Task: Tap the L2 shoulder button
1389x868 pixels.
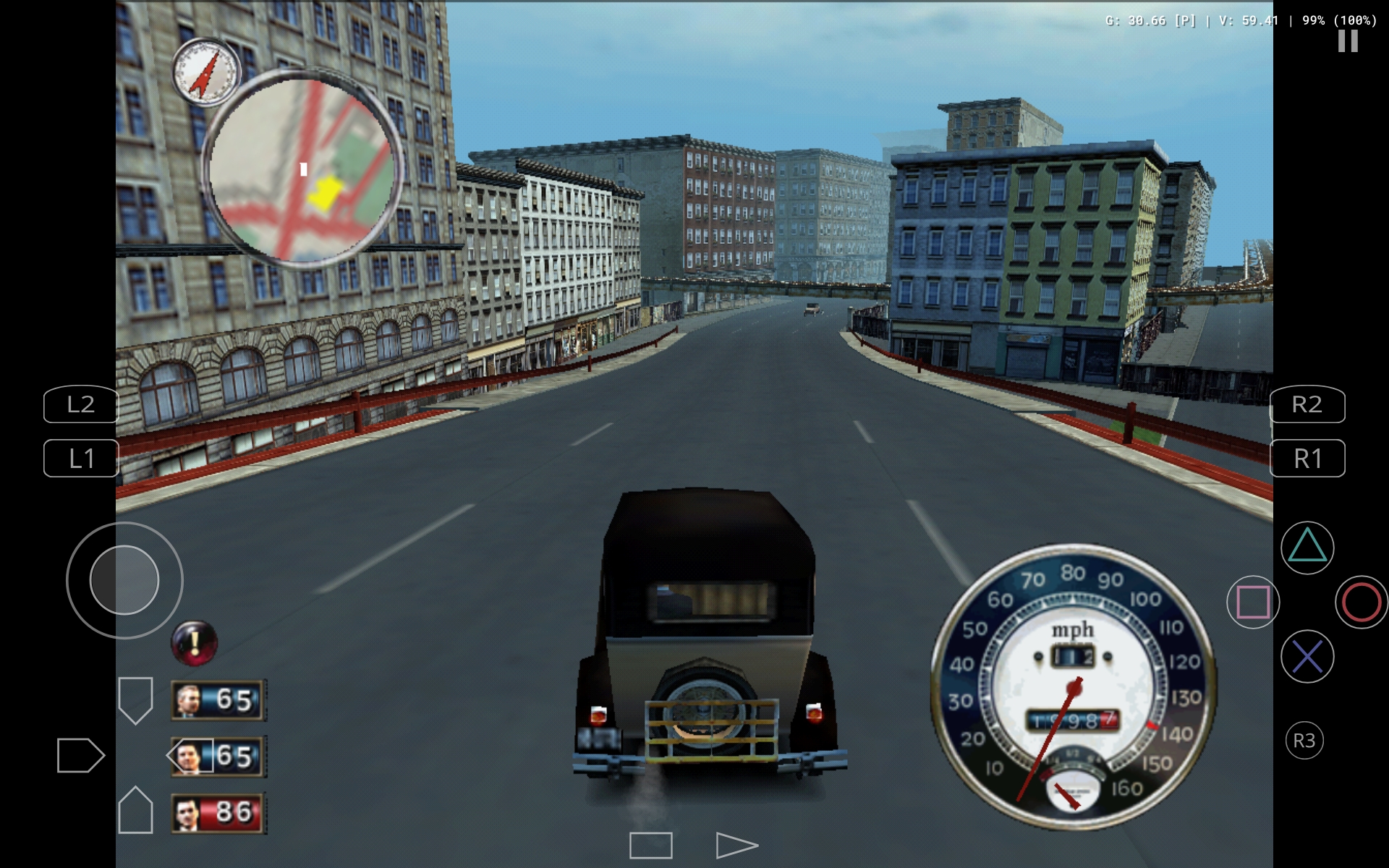Action: click(x=81, y=404)
